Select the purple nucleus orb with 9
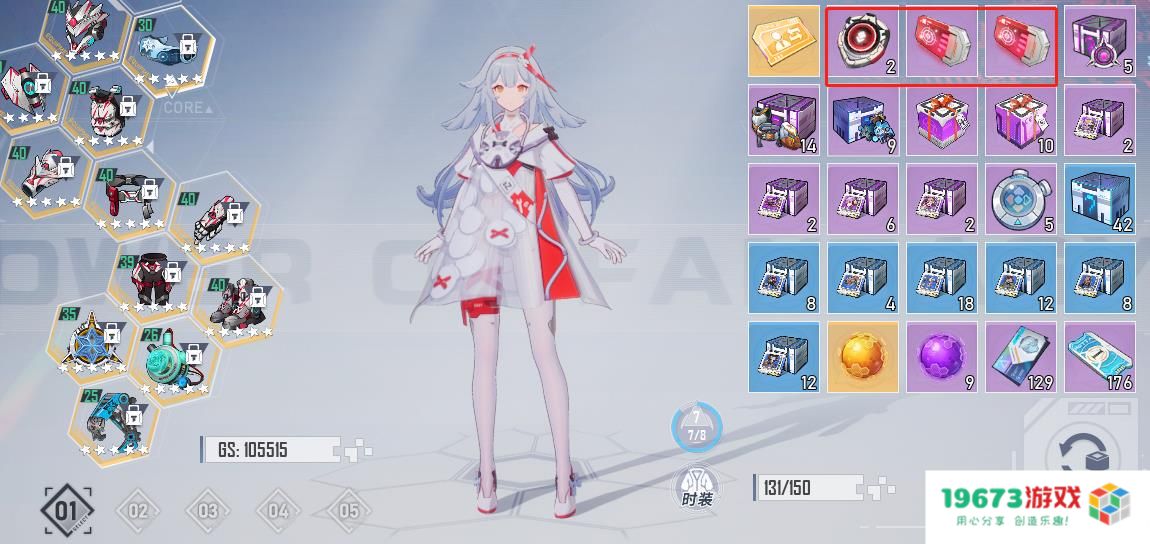 tap(941, 356)
